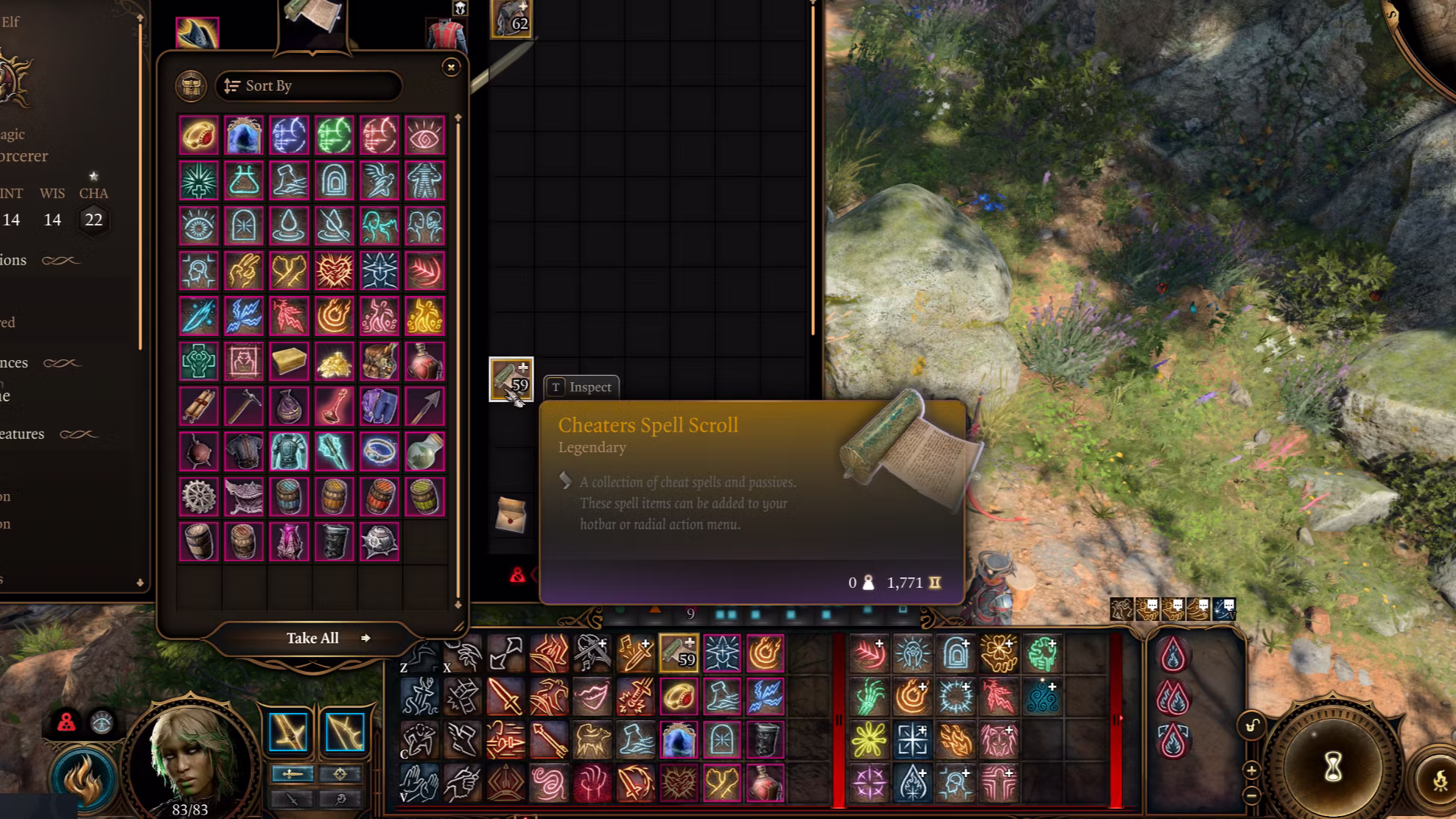Pick the hammer item in the container

click(244, 407)
